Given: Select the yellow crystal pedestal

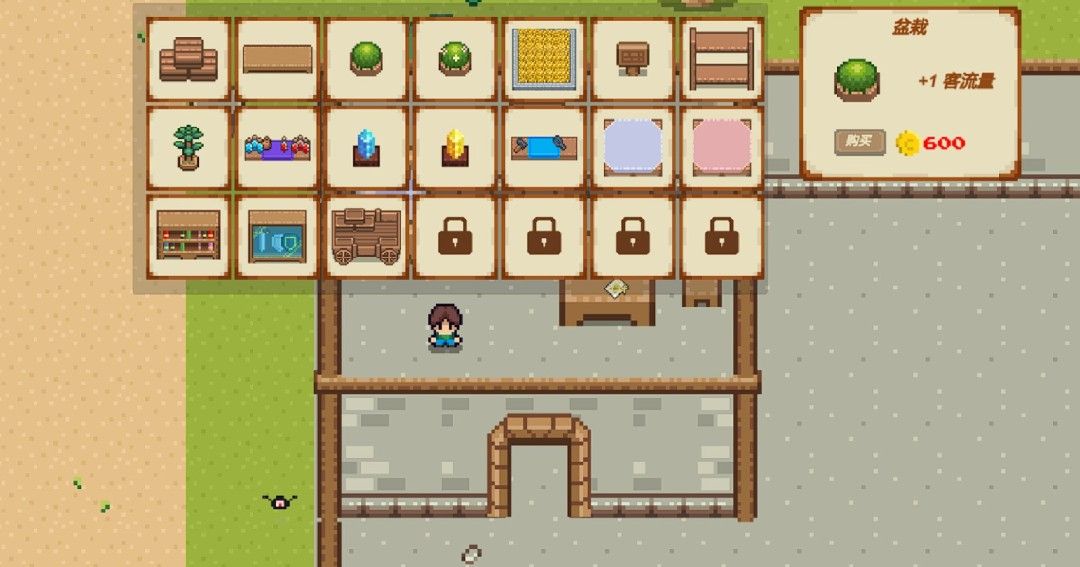Looking at the screenshot, I should click(455, 148).
